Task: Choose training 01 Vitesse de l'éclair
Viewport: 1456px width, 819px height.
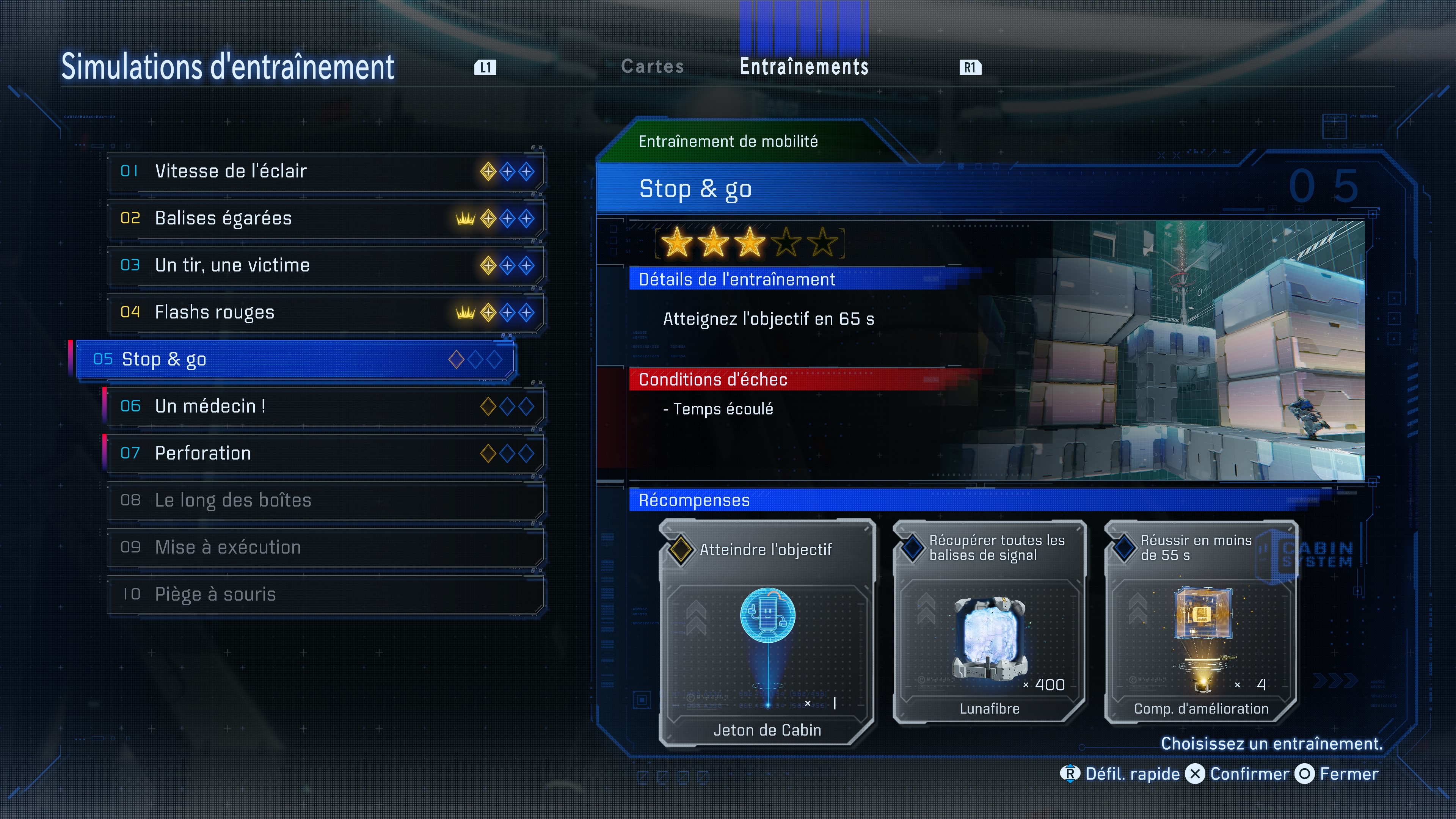Action: point(325,171)
